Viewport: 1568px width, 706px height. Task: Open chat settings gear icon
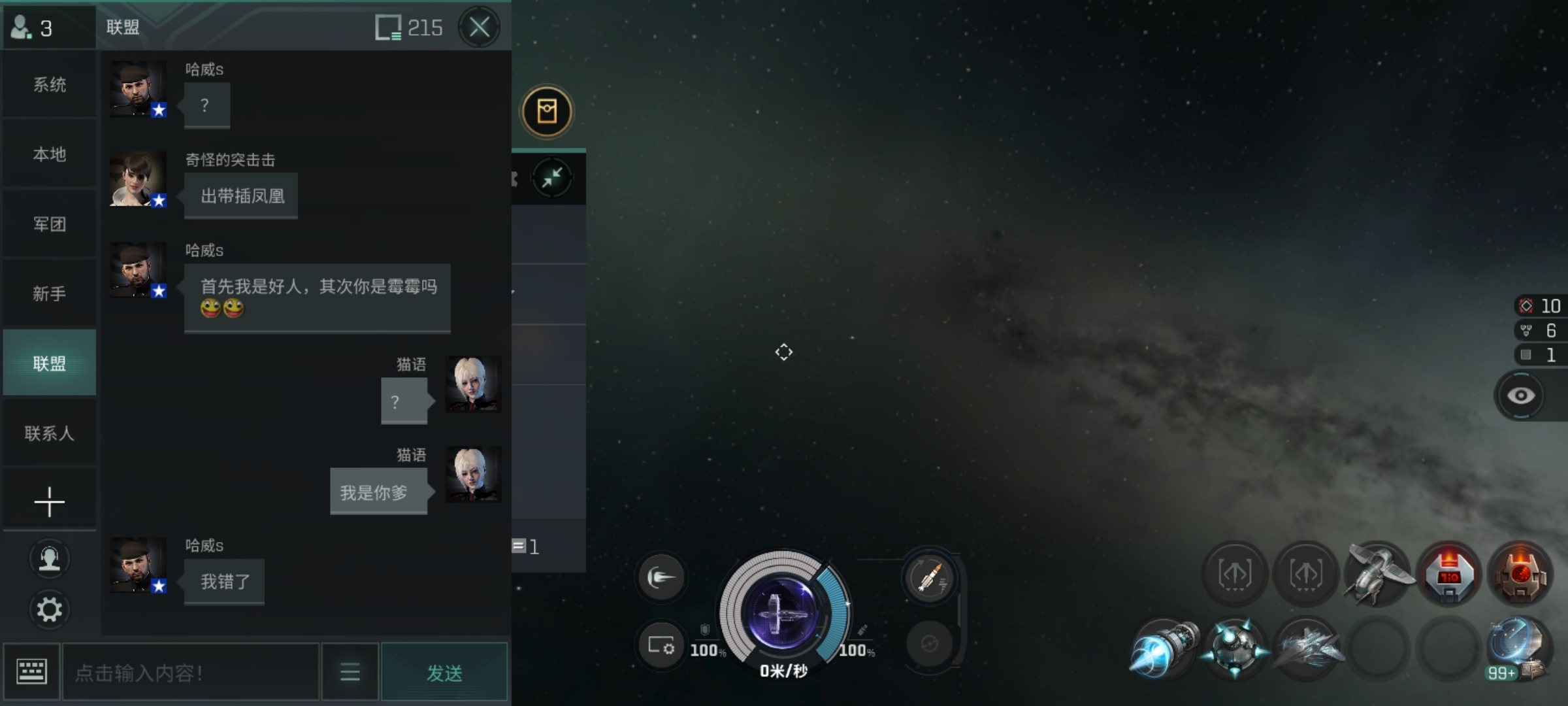(50, 610)
